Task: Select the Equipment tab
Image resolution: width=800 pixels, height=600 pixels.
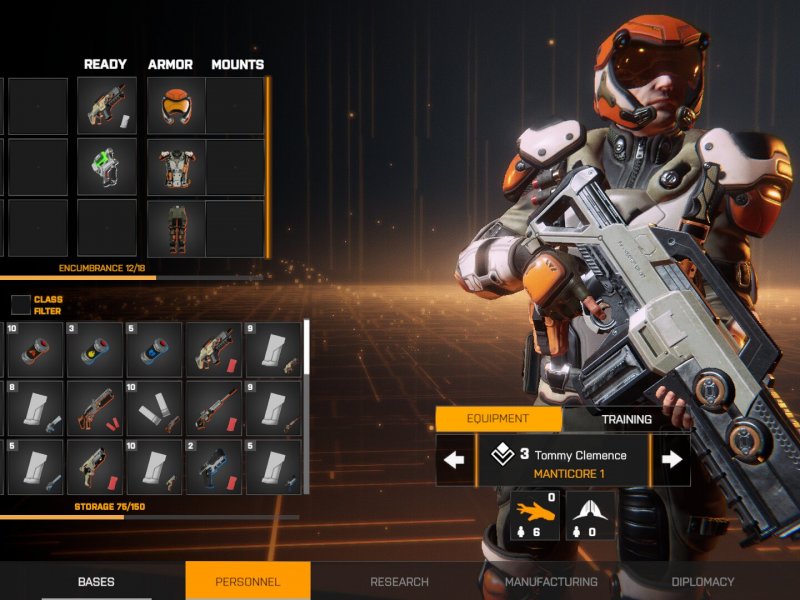Action: (x=497, y=419)
